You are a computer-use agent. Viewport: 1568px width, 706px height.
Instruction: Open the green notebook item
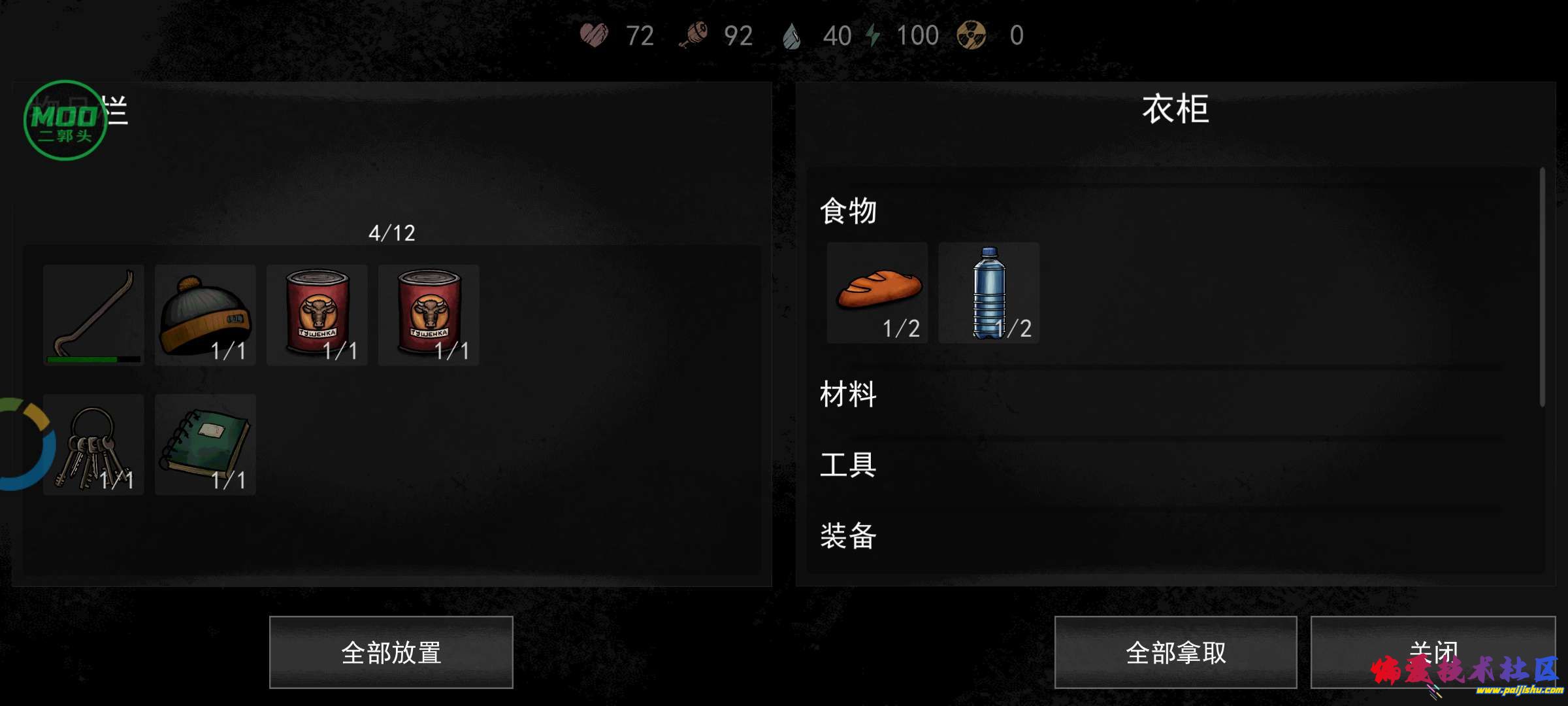(204, 446)
